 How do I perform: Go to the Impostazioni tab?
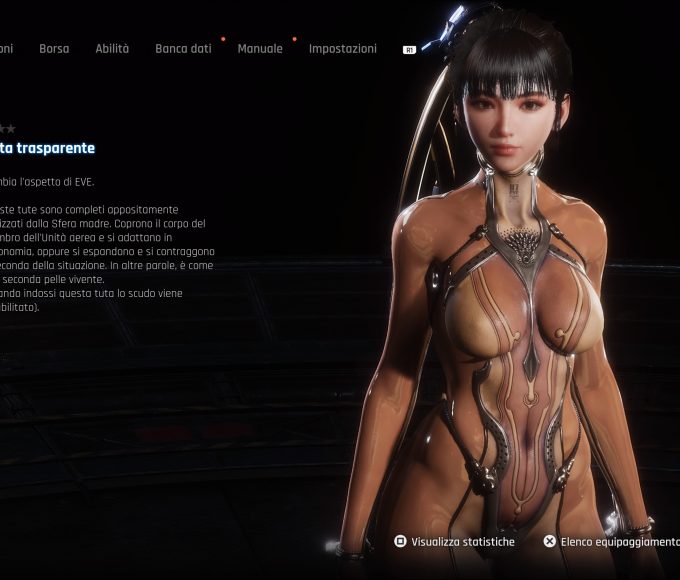(343, 48)
